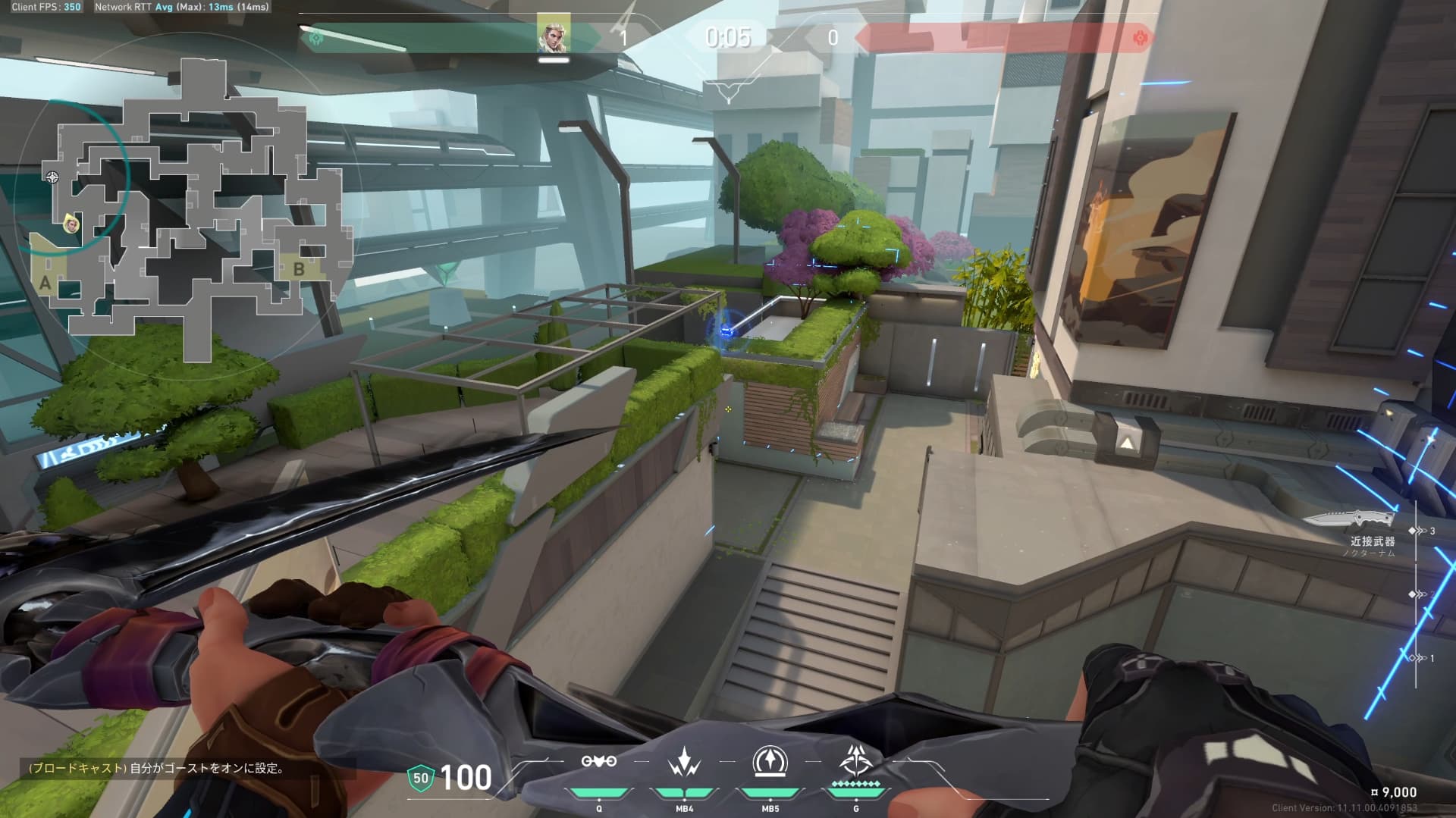
Task: Click the A site label on minimap
Action: pos(45,284)
